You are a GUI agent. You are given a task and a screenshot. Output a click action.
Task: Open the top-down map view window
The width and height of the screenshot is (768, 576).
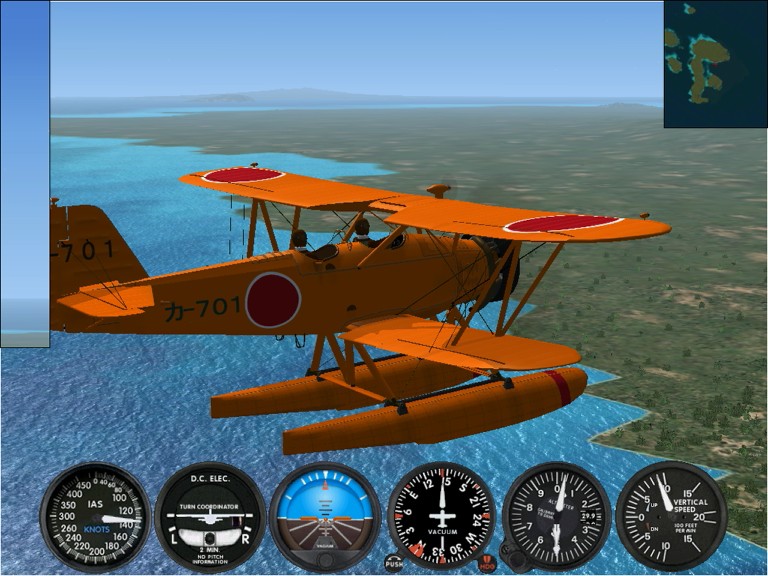click(715, 64)
